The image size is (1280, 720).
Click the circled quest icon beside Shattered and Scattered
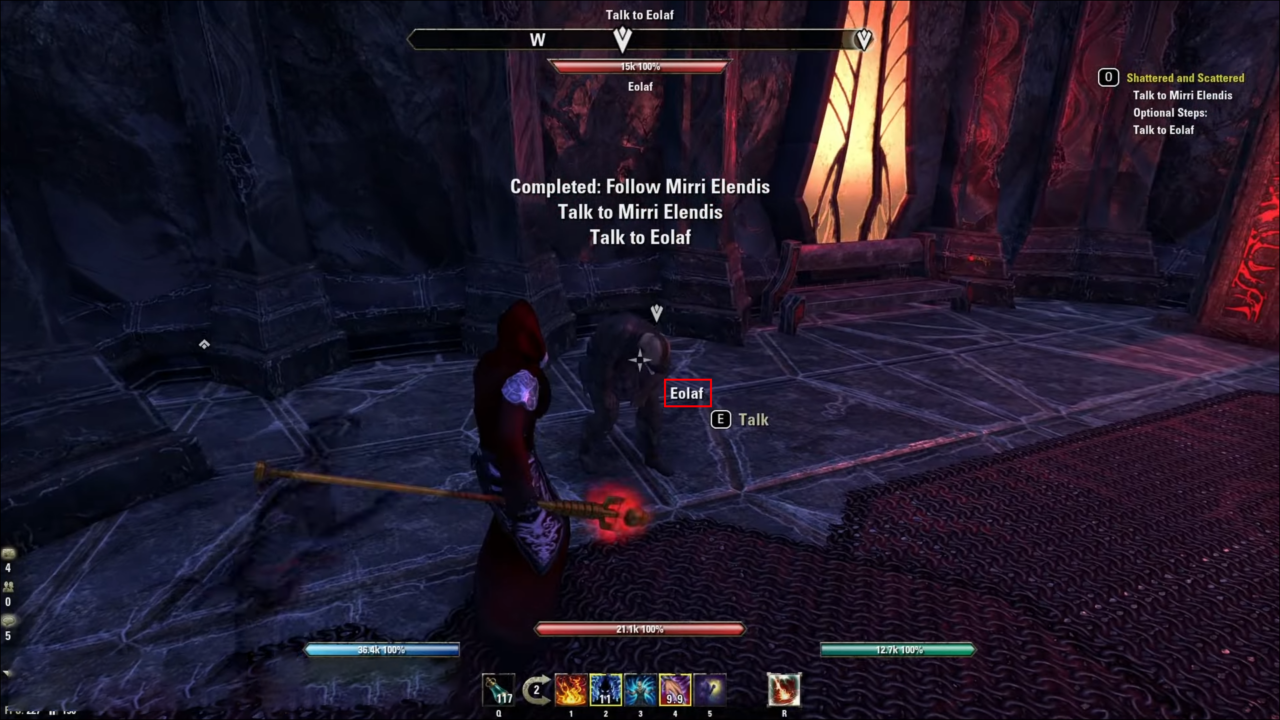point(1108,77)
